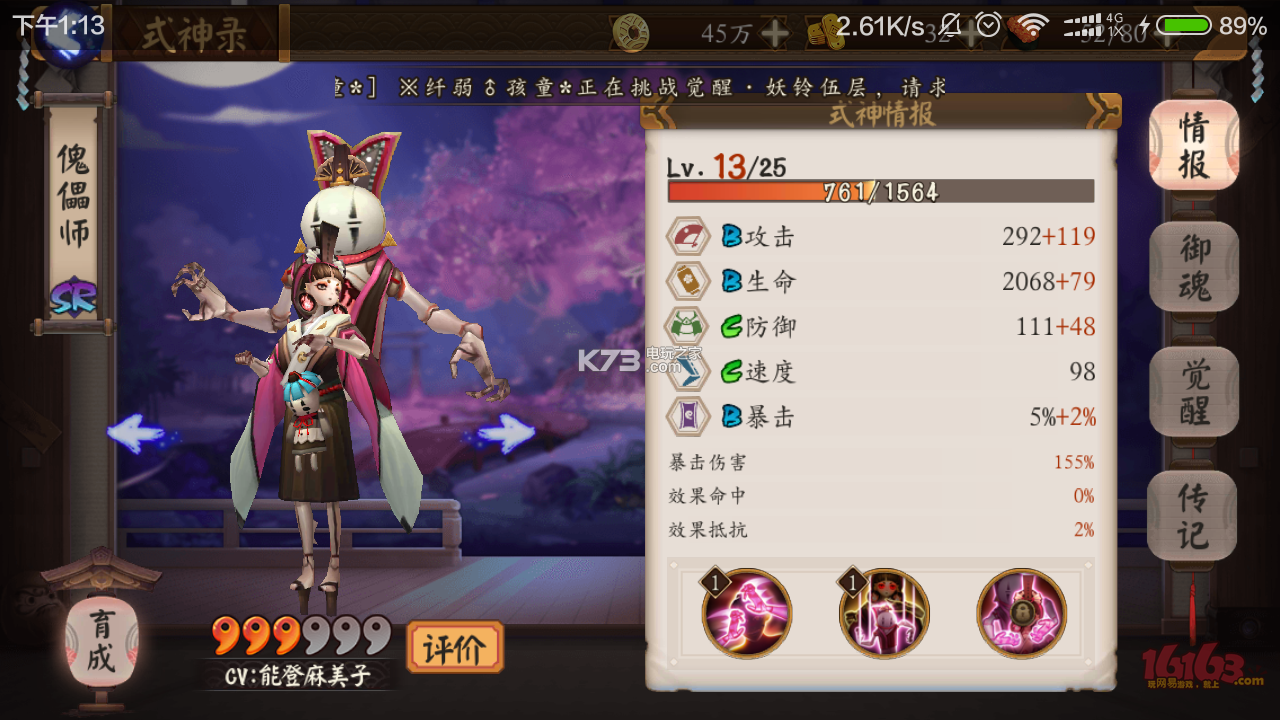Image resolution: width=1280 pixels, height=720 pixels.
Task: Check the locked puppet skill icon
Action: tap(1021, 613)
